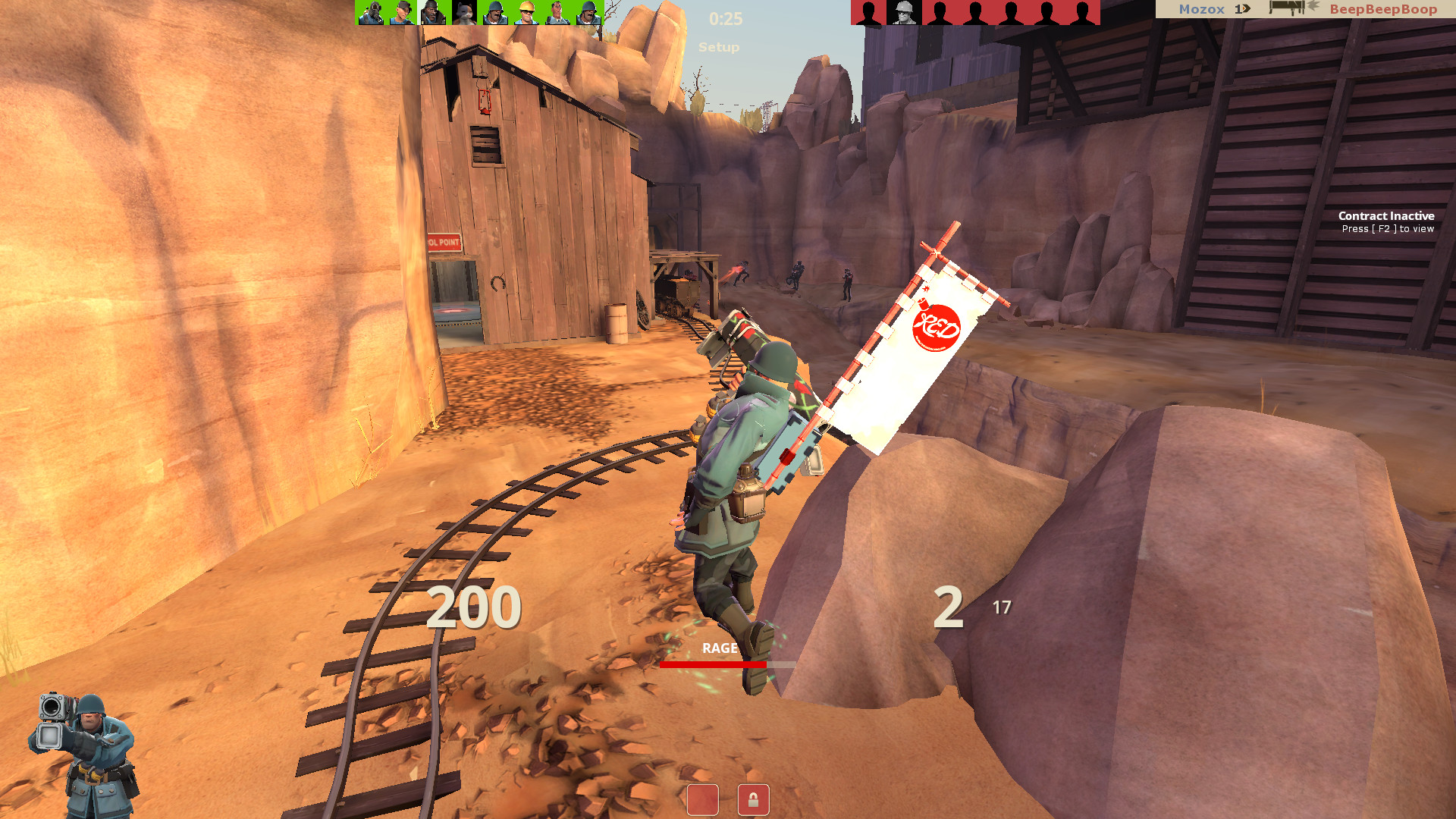Select the Engineer with yellow hardhat avatar

pos(527,12)
